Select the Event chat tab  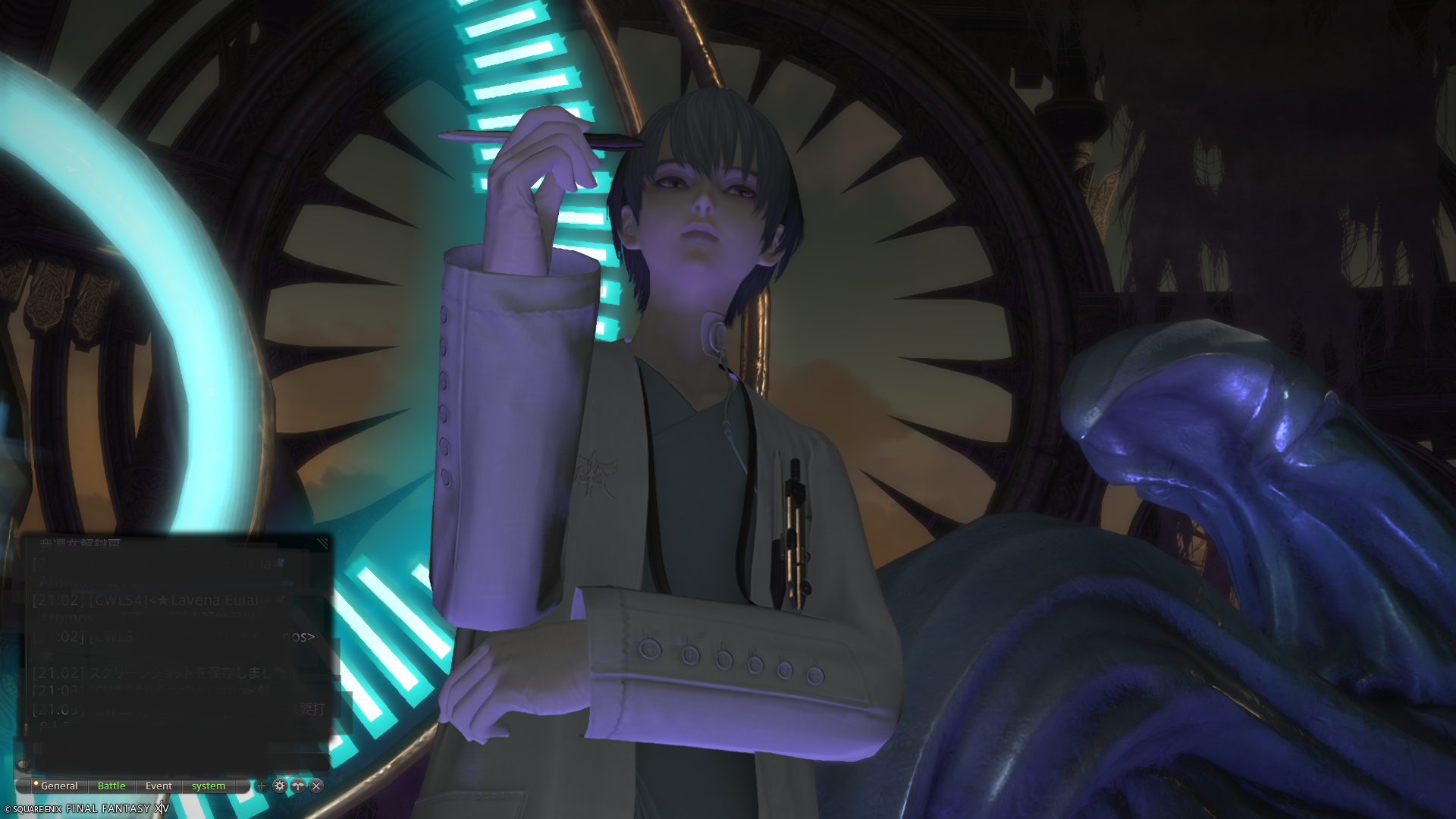(158, 786)
